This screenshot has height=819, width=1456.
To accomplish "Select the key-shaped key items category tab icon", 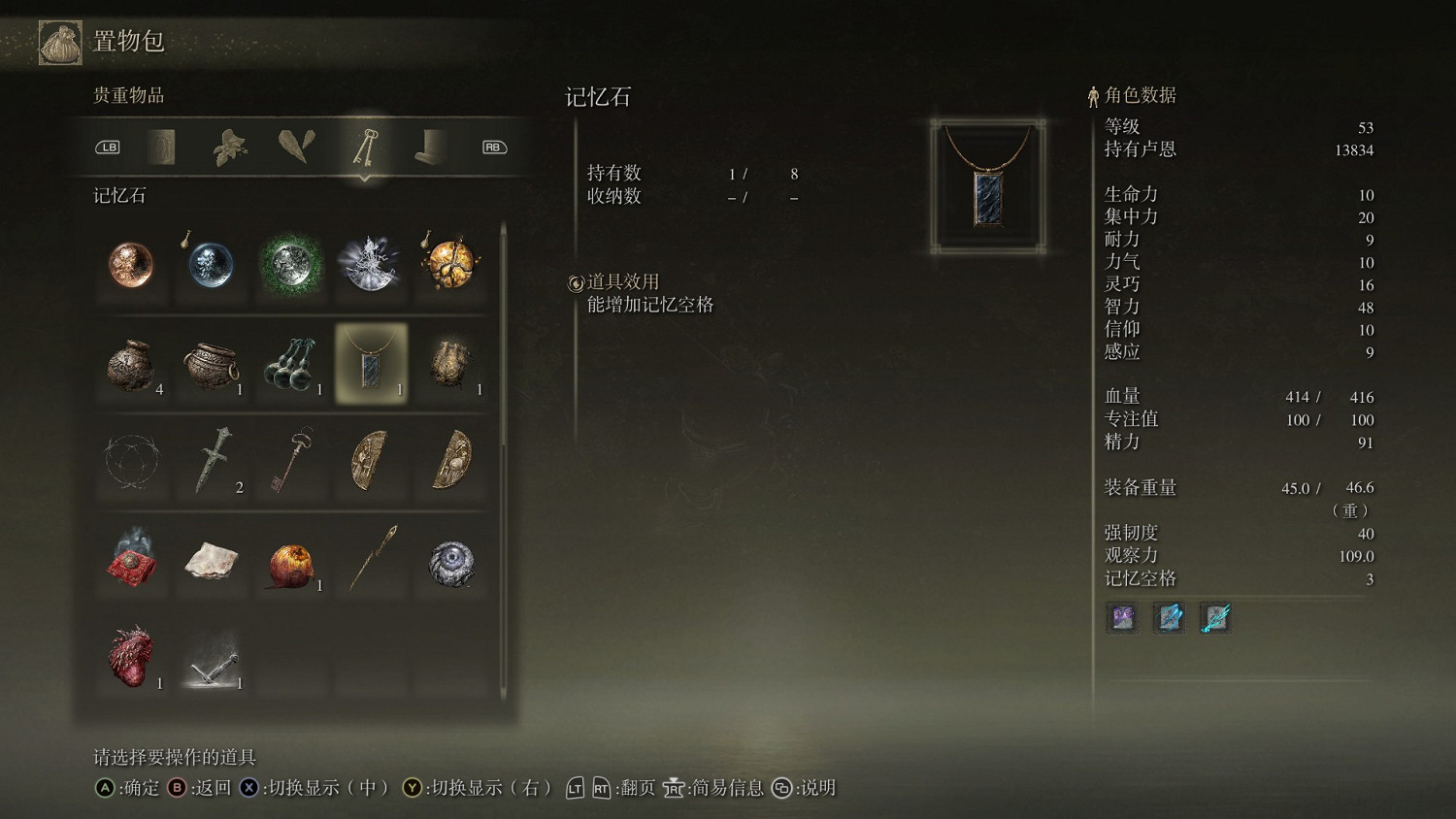I will tap(366, 147).
